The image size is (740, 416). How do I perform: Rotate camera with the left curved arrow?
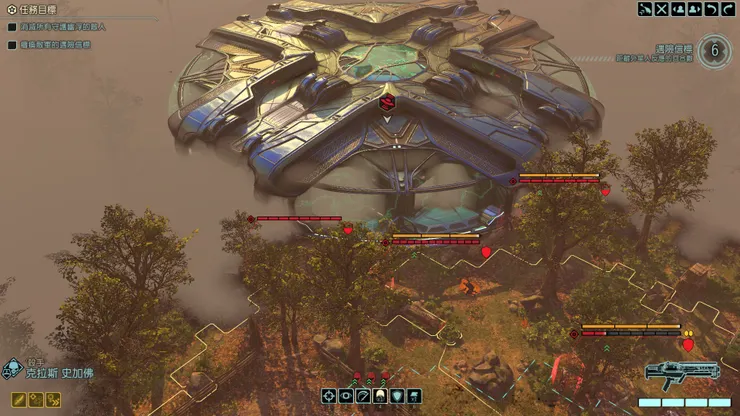711,9
